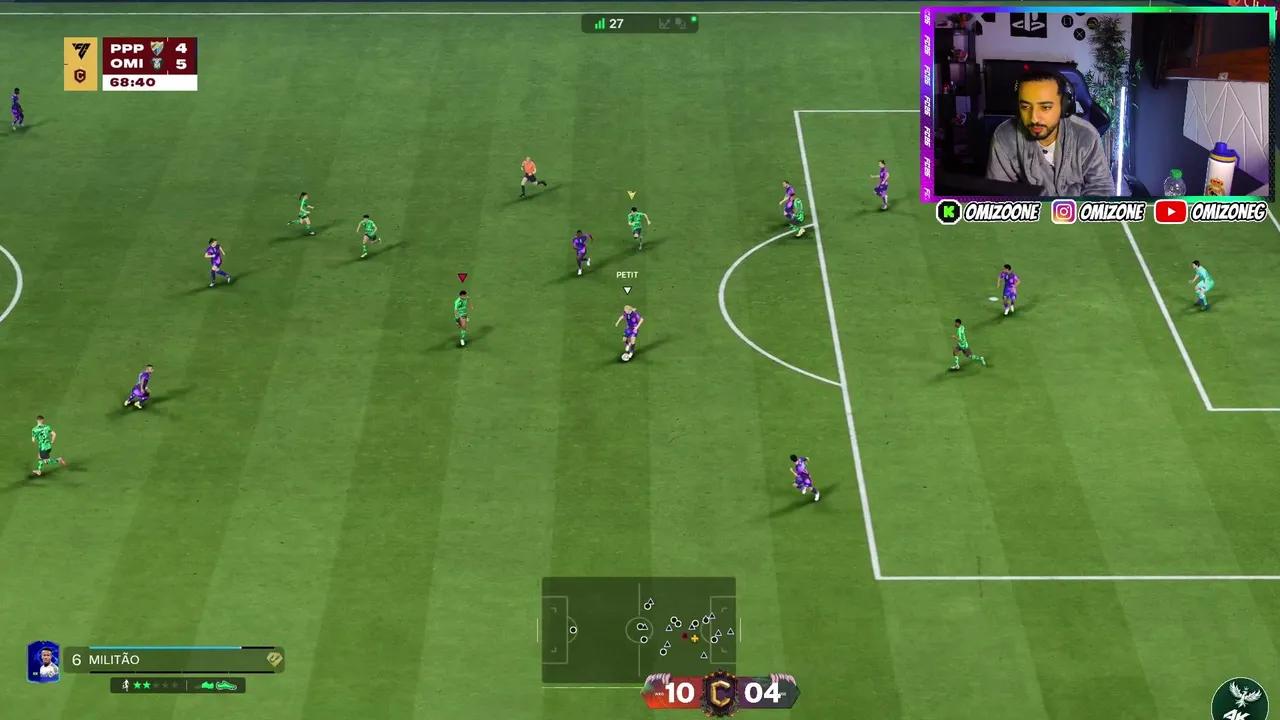The width and height of the screenshot is (1280, 720).
Task: Click the red YouTube play icon
Action: click(x=1170, y=212)
